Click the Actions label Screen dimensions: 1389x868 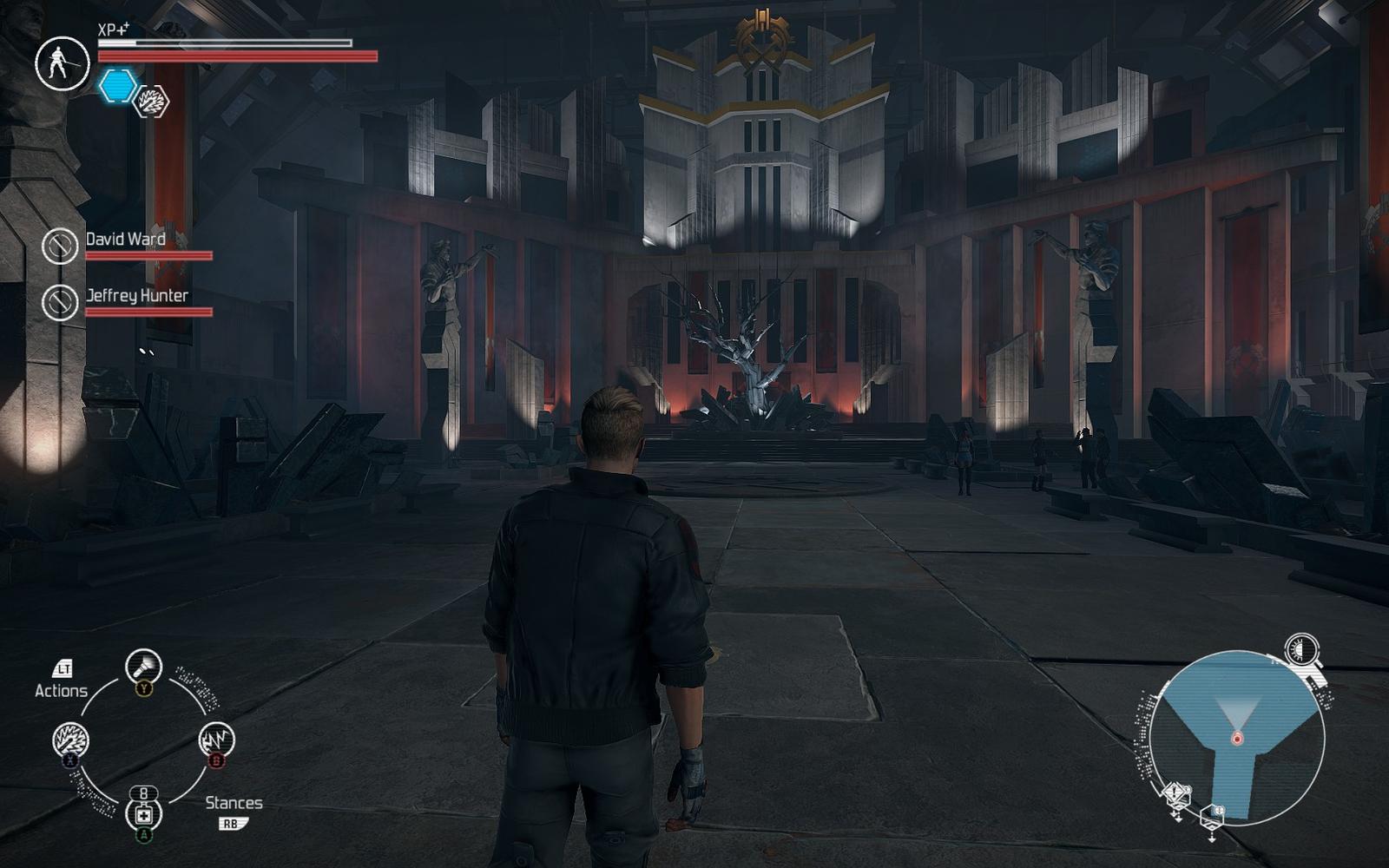tap(61, 691)
